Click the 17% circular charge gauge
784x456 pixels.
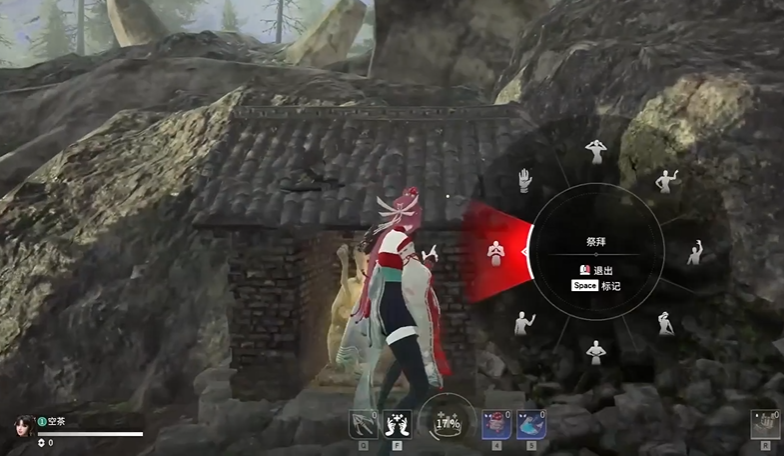(447, 422)
